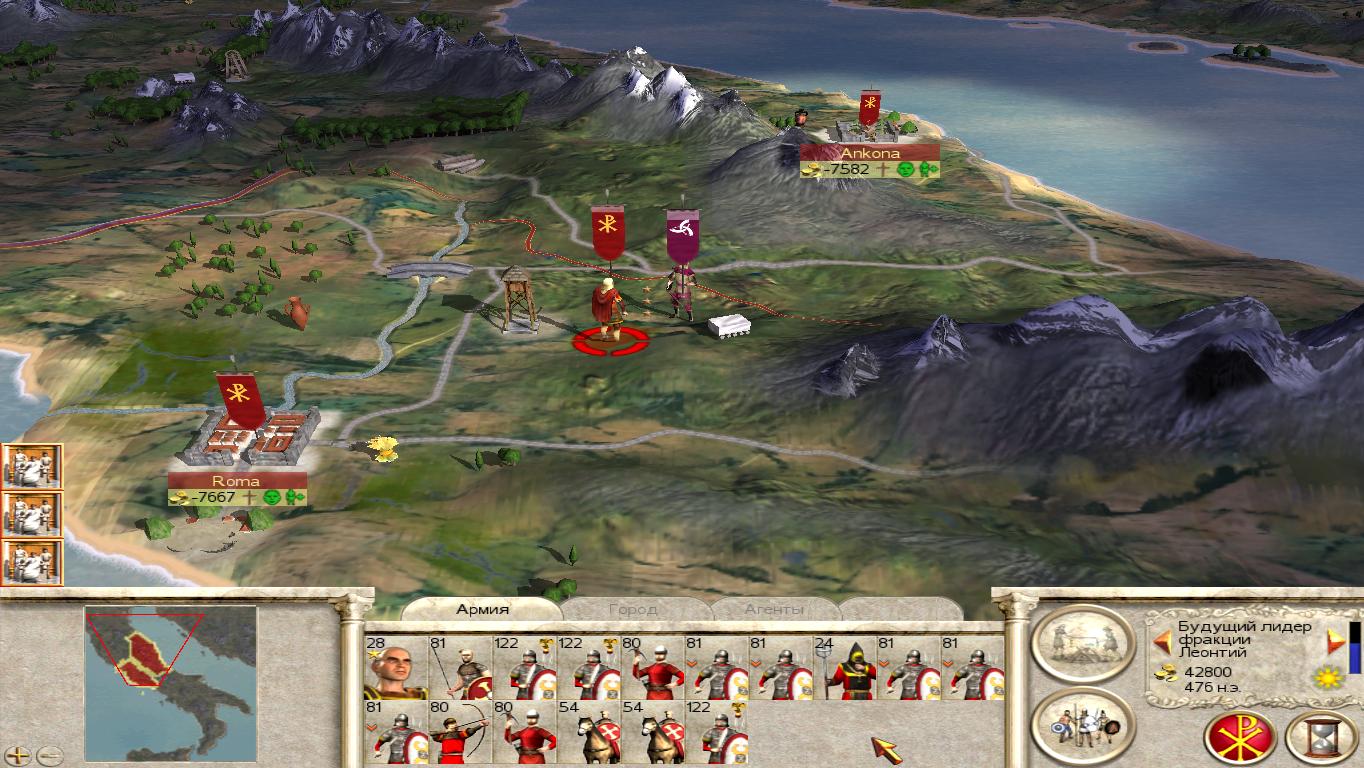Image resolution: width=1364 pixels, height=768 pixels.
Task: Open the faction overview Chi-Rho button
Action: pos(1239,737)
